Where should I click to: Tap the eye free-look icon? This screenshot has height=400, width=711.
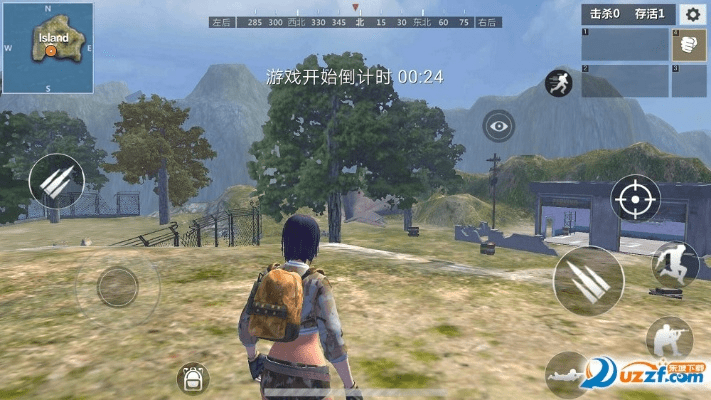[x=498, y=126]
